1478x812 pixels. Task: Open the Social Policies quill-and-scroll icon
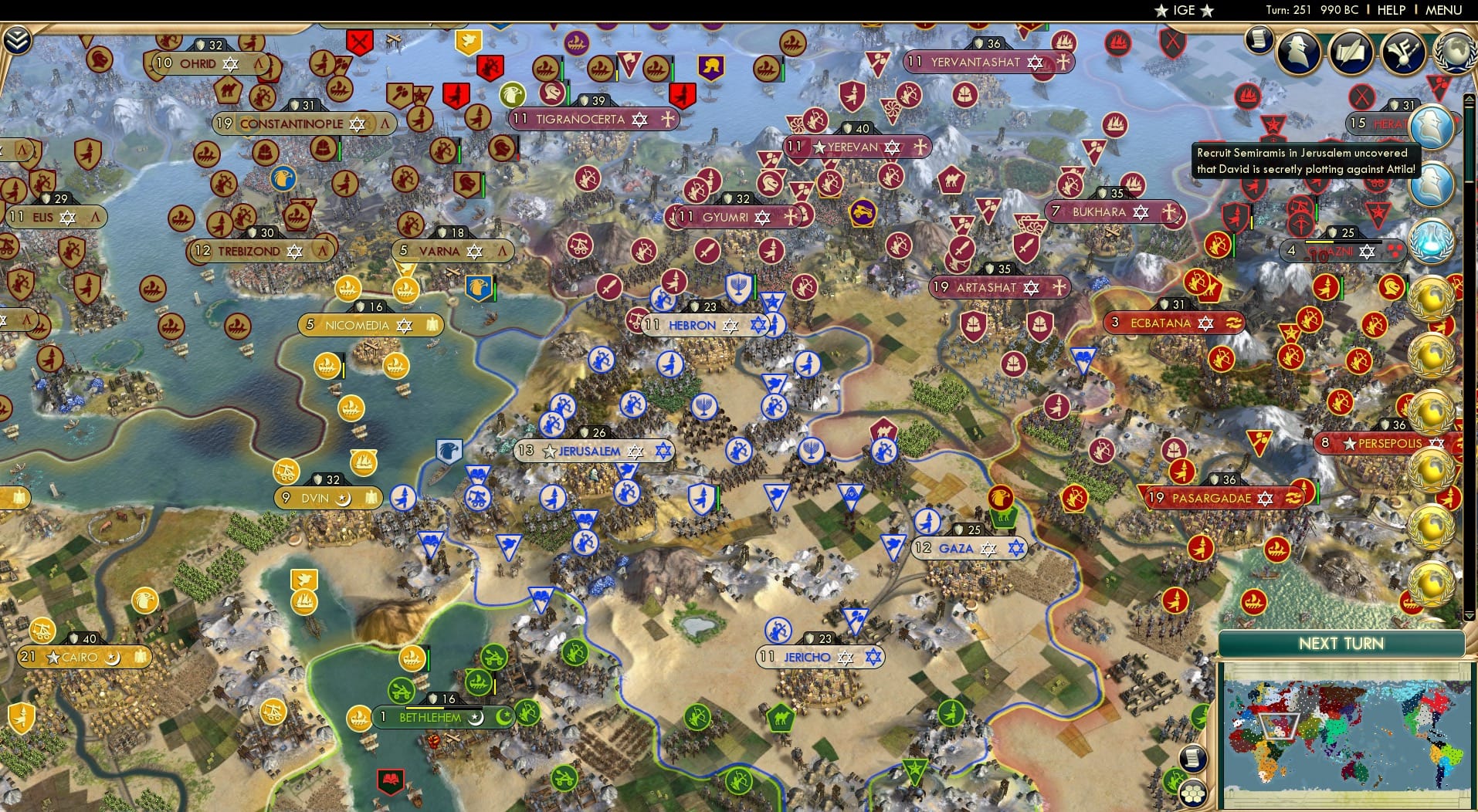tap(1350, 52)
